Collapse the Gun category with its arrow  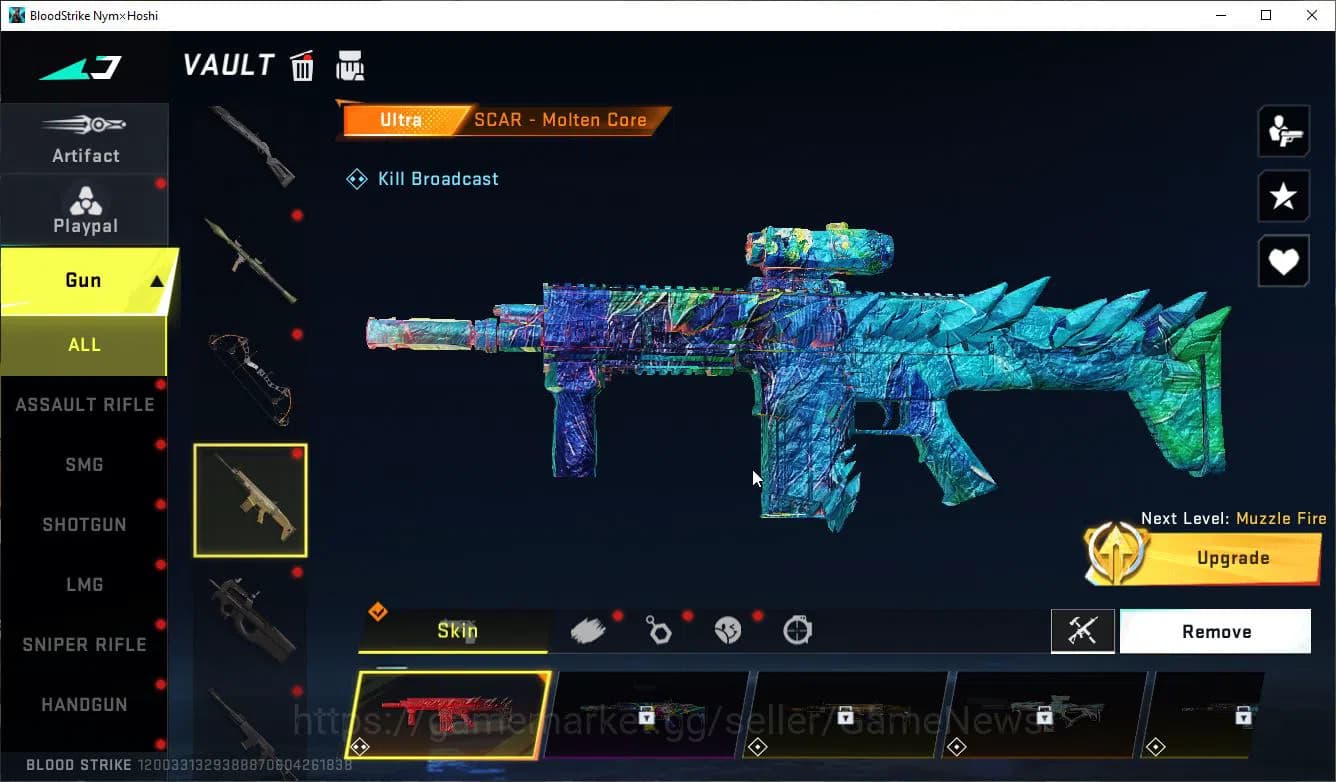[x=156, y=280]
